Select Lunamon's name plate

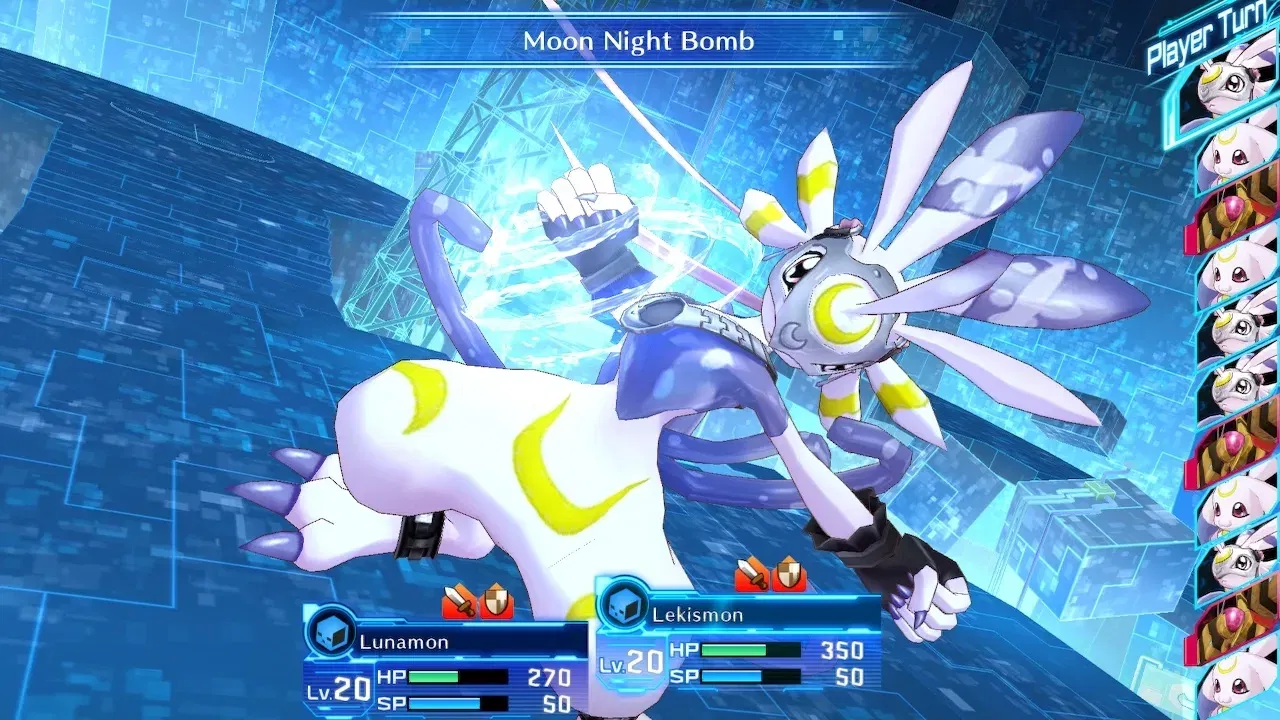tap(405, 641)
